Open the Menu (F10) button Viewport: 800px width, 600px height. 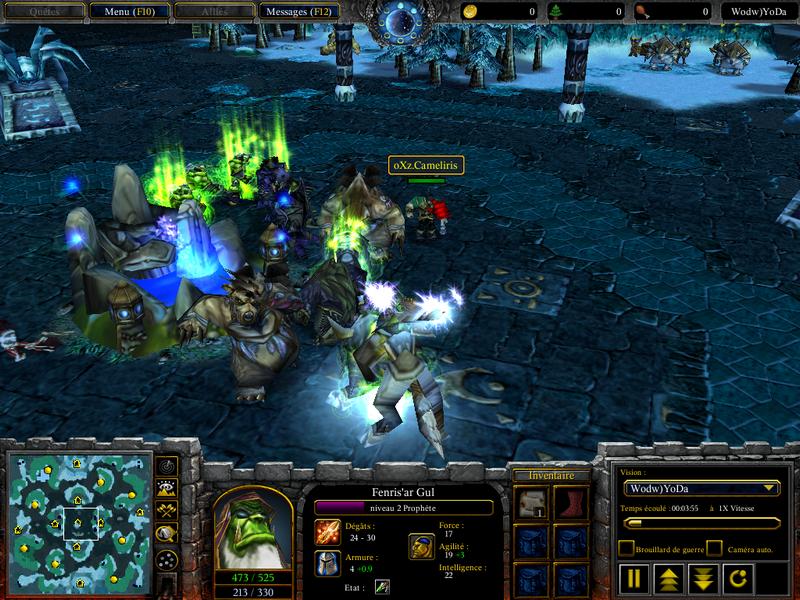[127, 11]
